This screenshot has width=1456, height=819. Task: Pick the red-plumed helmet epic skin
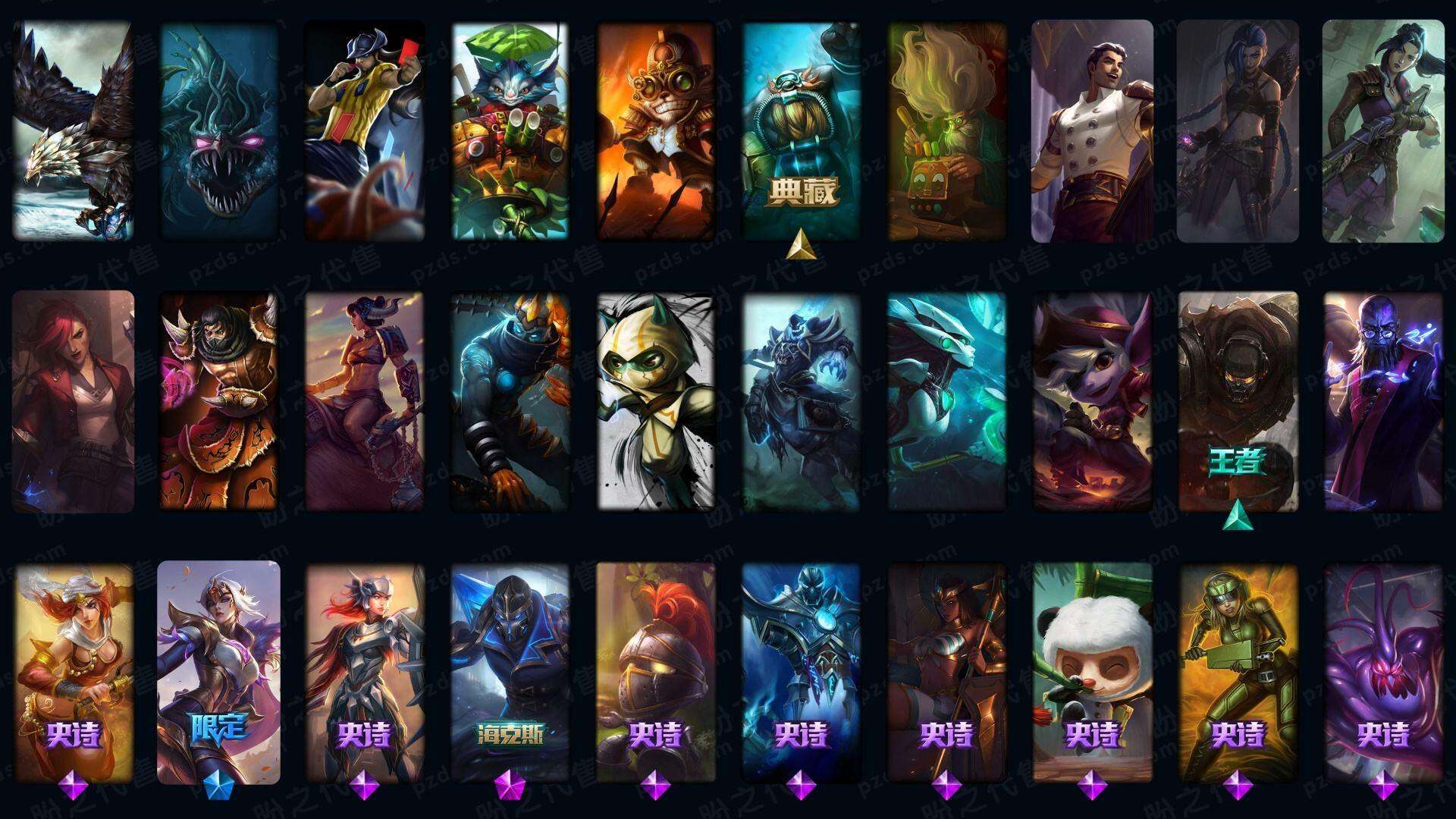[656, 672]
